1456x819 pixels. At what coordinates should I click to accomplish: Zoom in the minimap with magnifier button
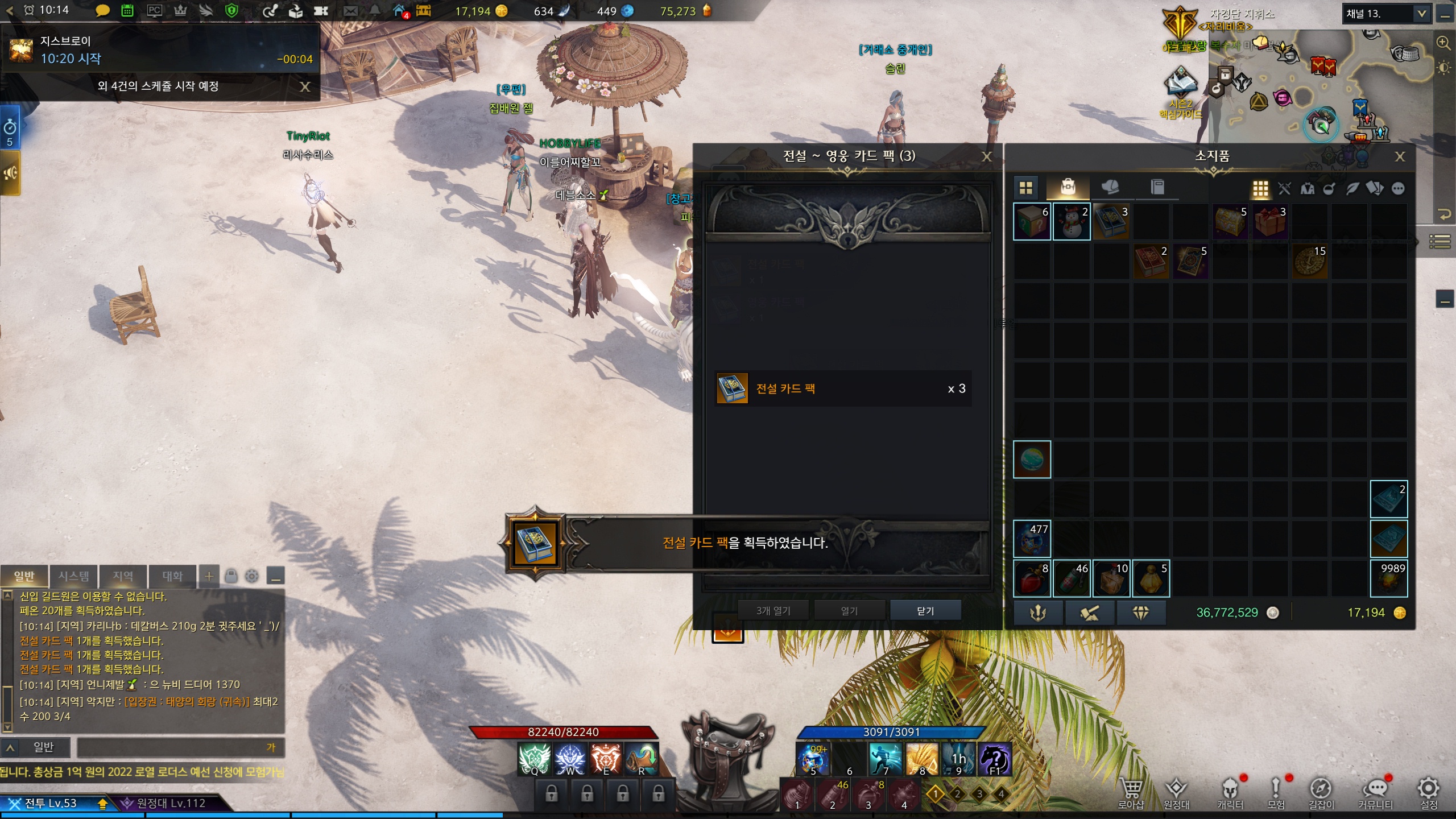click(x=1443, y=43)
